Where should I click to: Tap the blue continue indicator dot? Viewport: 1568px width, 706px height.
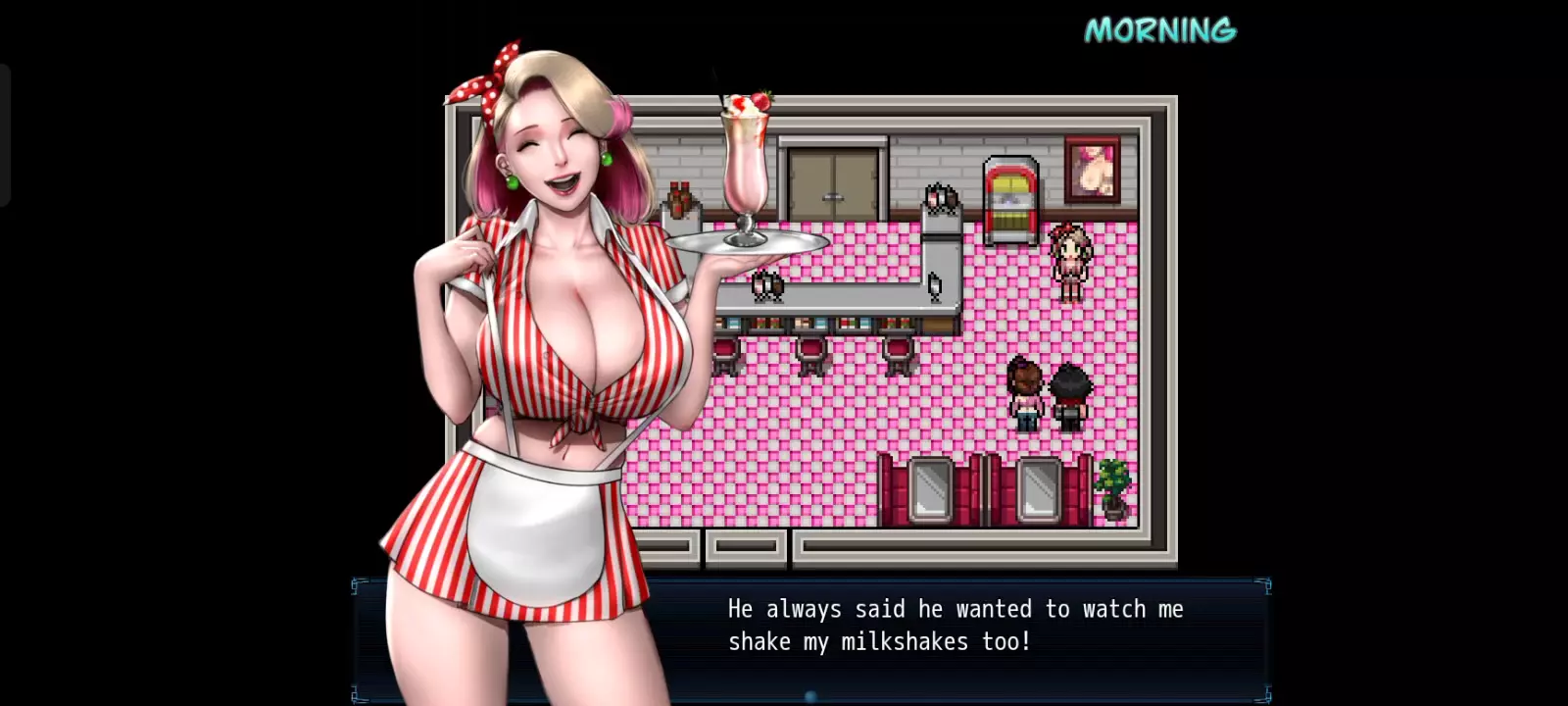point(810,696)
